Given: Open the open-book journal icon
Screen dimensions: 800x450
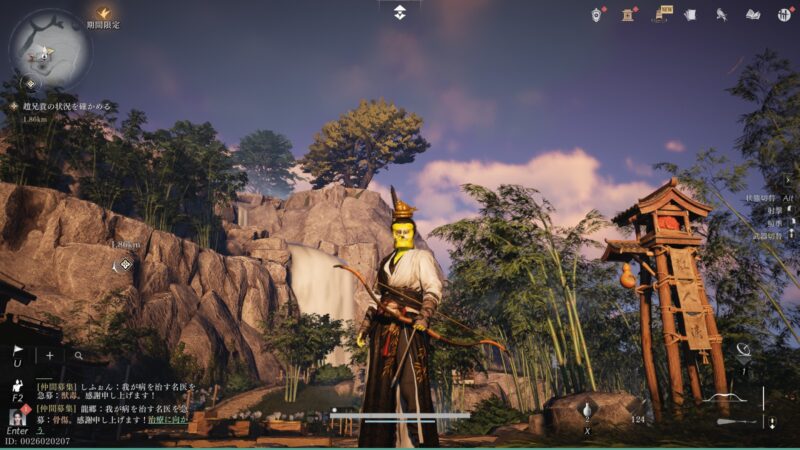Looking at the screenshot, I should pos(753,14).
